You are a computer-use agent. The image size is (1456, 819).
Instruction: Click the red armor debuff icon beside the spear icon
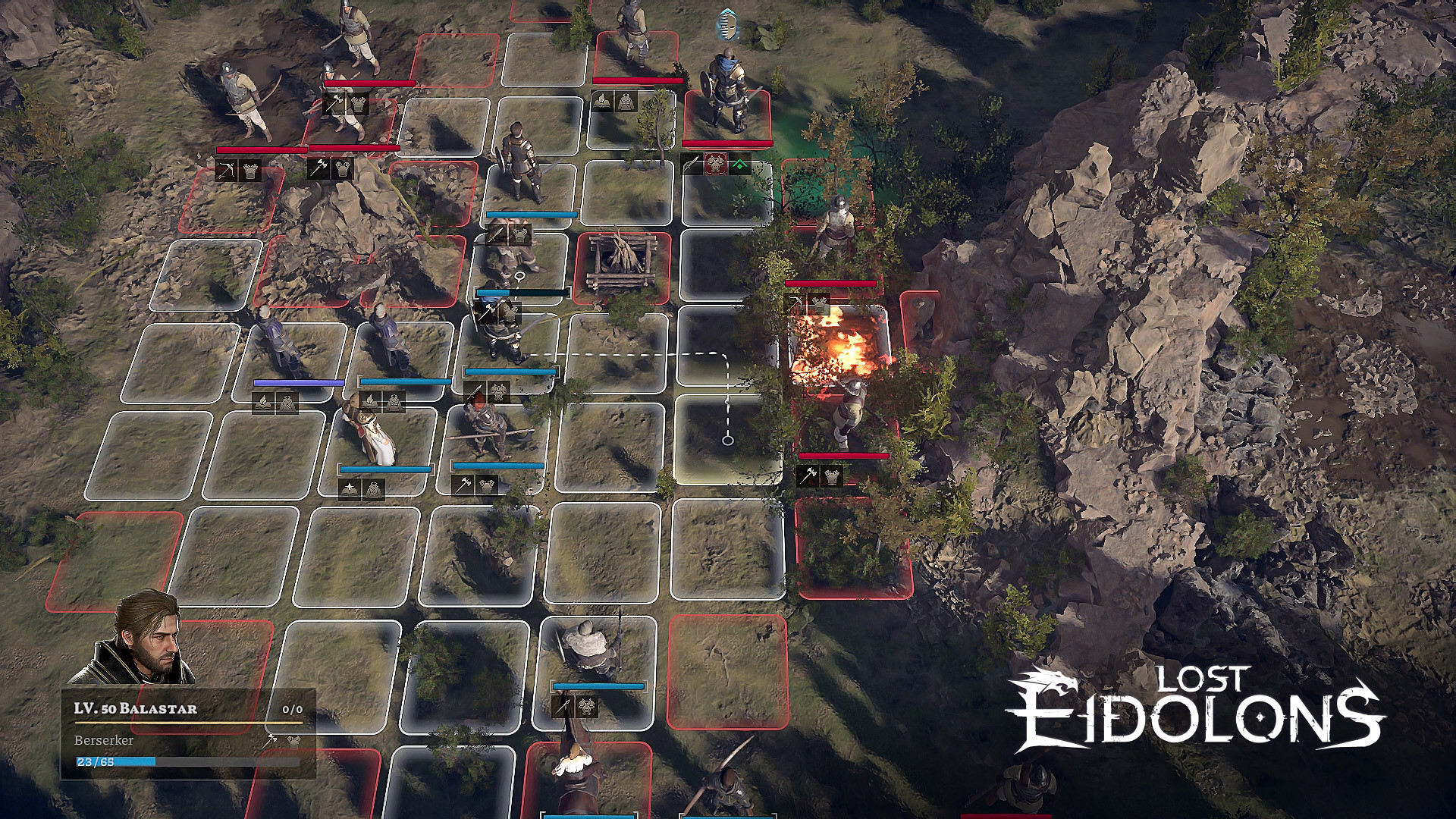(x=716, y=164)
